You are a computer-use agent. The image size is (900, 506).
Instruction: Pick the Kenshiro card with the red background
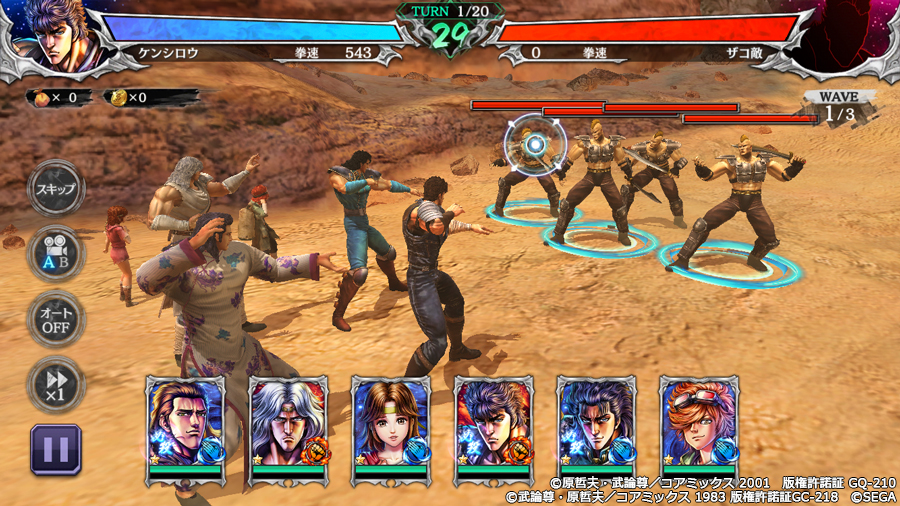pyautogui.click(x=493, y=424)
